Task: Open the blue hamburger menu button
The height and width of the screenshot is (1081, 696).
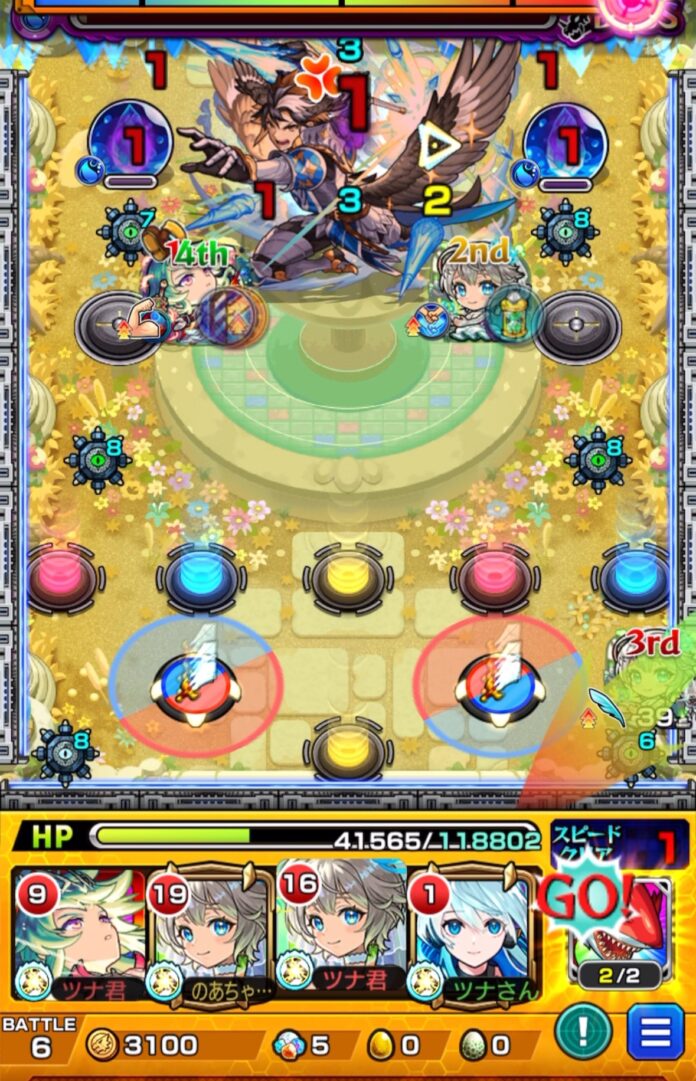Action: tap(655, 1032)
